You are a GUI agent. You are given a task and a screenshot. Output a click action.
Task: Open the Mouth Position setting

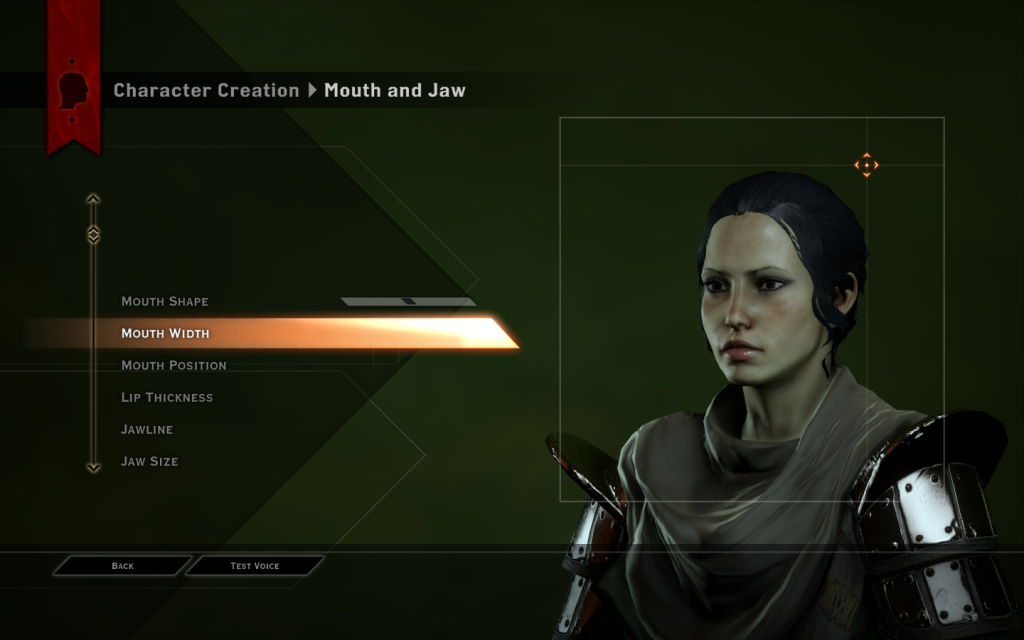pos(174,365)
